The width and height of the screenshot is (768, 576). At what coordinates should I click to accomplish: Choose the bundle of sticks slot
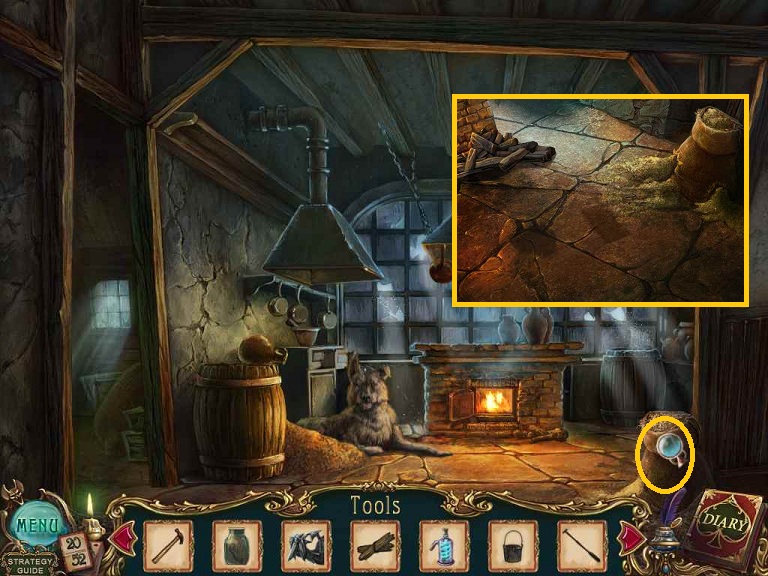375,546
